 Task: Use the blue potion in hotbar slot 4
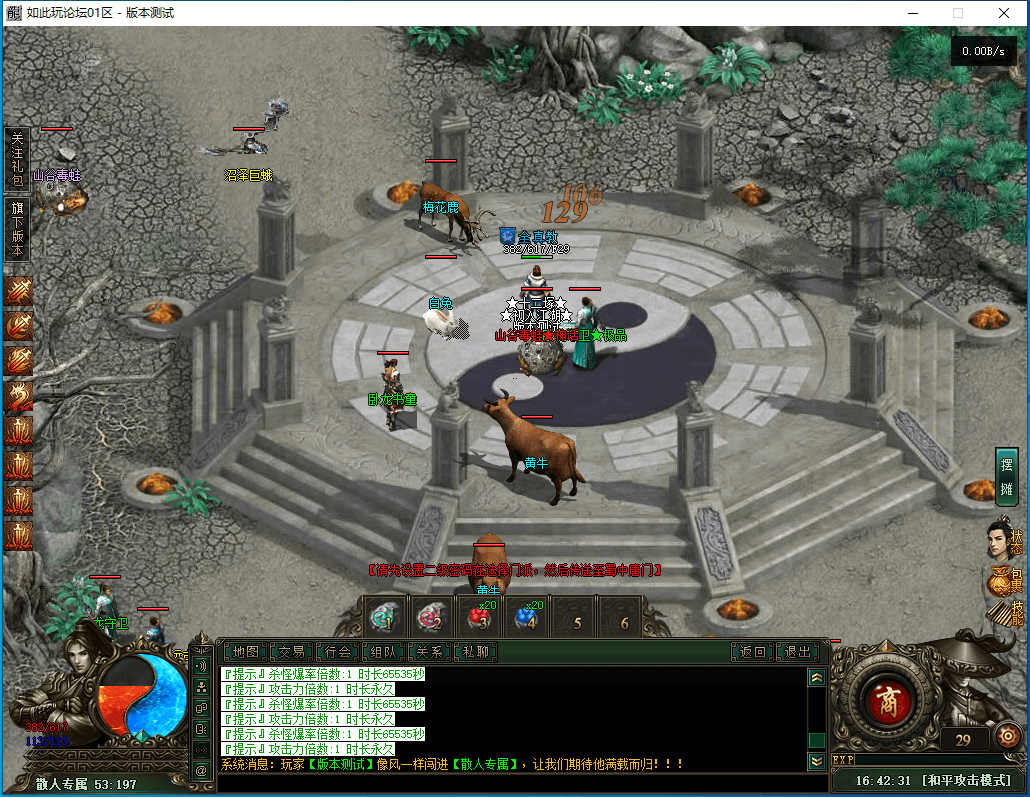click(526, 618)
